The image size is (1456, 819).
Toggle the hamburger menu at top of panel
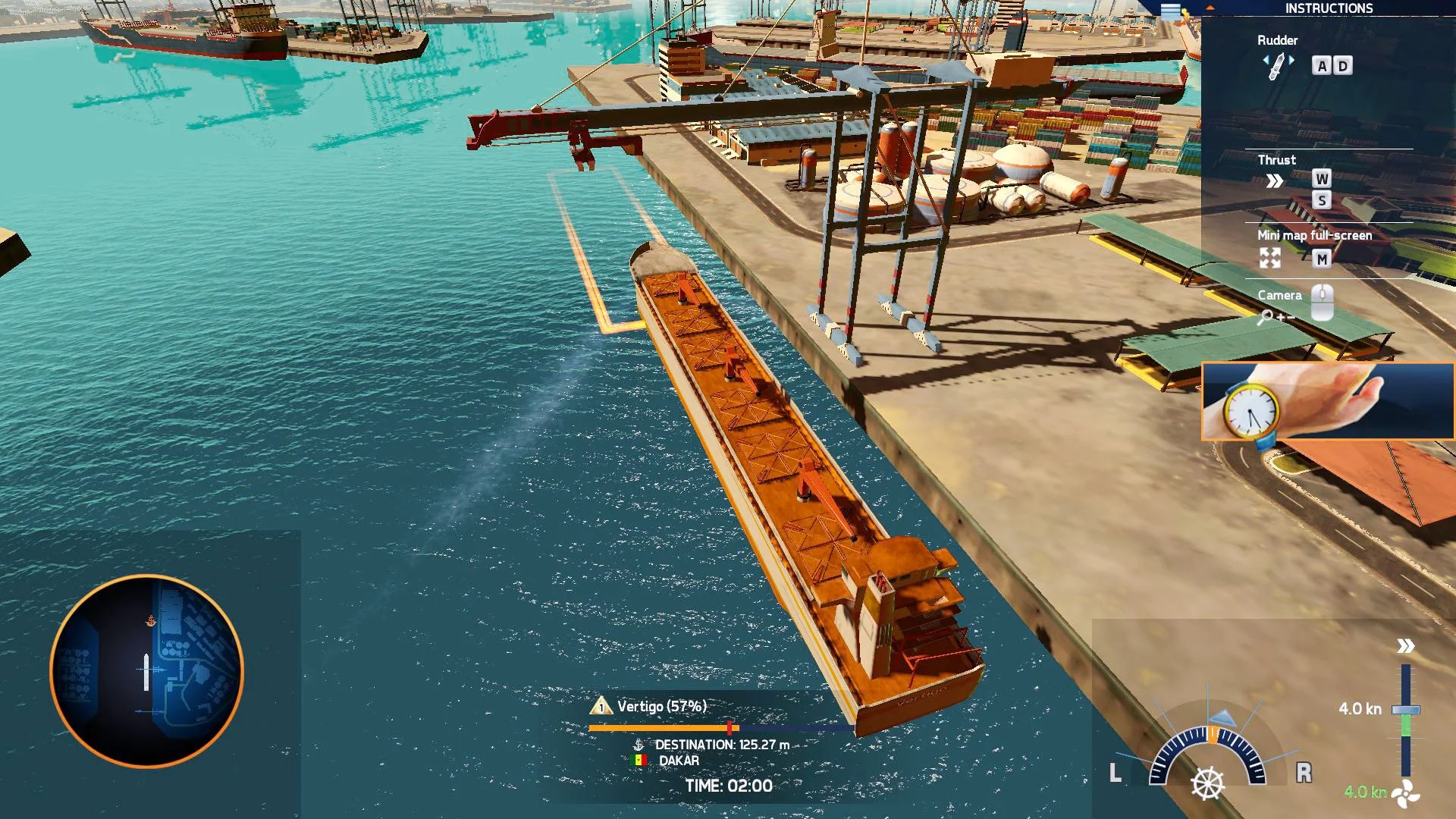coord(1171,9)
